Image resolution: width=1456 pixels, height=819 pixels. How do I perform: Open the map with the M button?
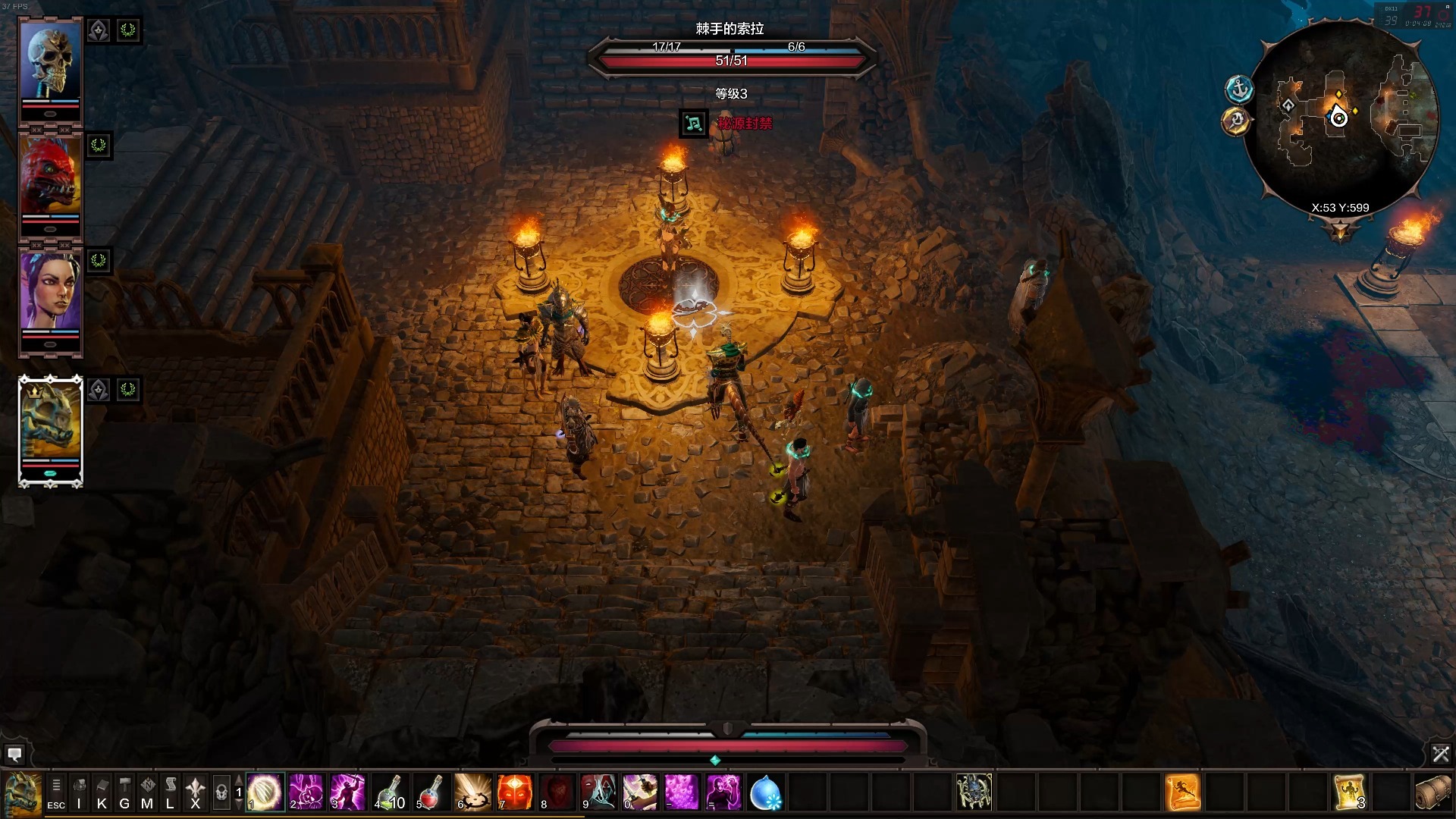point(147,792)
